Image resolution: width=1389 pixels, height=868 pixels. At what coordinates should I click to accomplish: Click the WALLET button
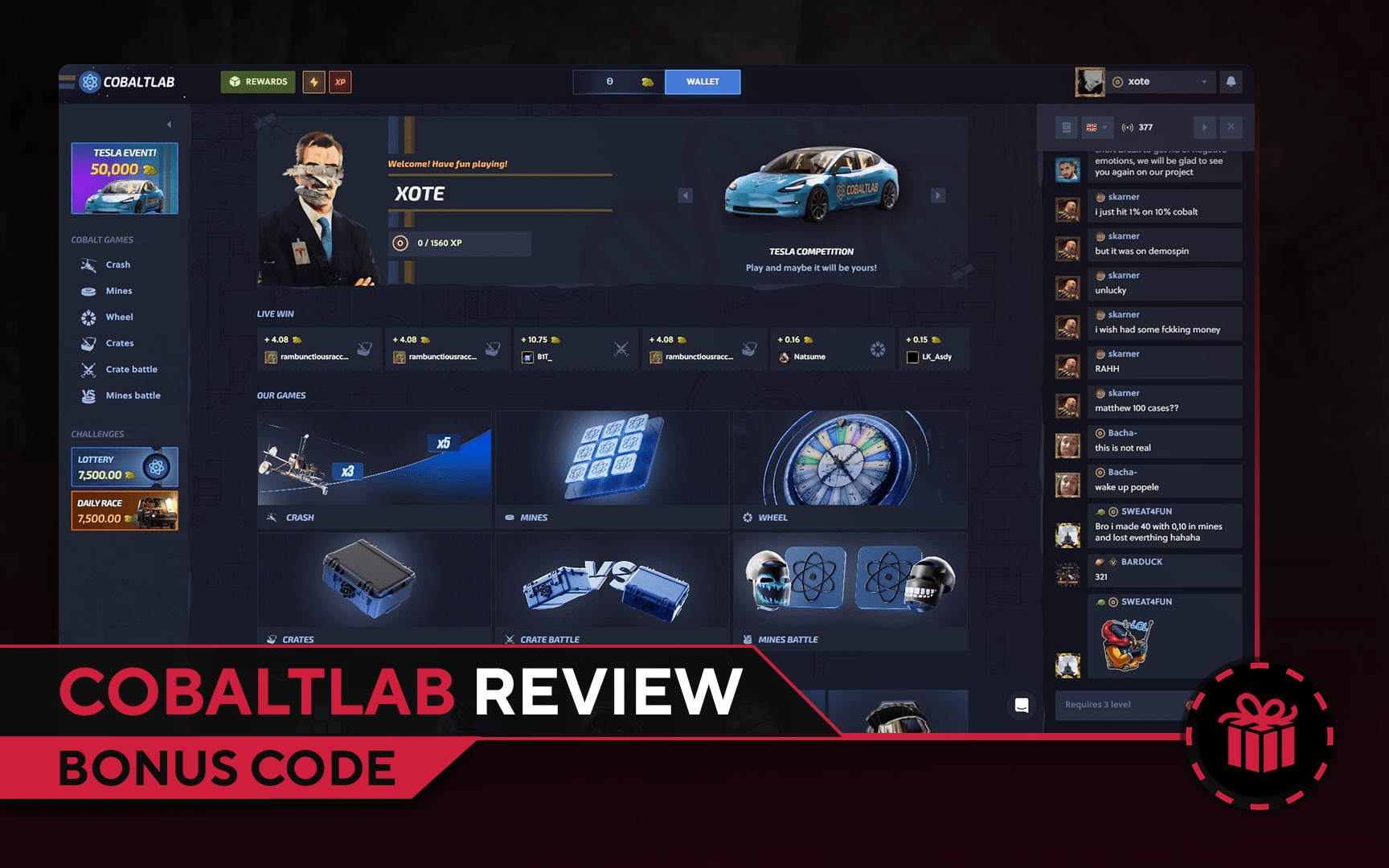[702, 81]
